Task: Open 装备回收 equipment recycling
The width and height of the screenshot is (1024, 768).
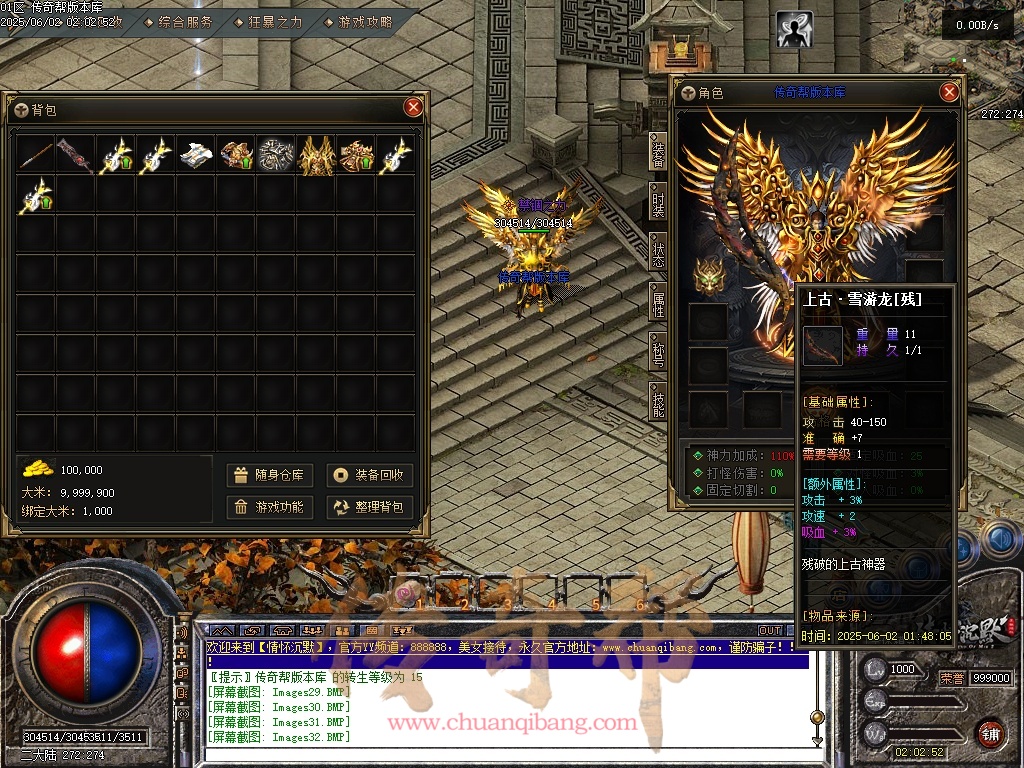Action: pos(370,475)
